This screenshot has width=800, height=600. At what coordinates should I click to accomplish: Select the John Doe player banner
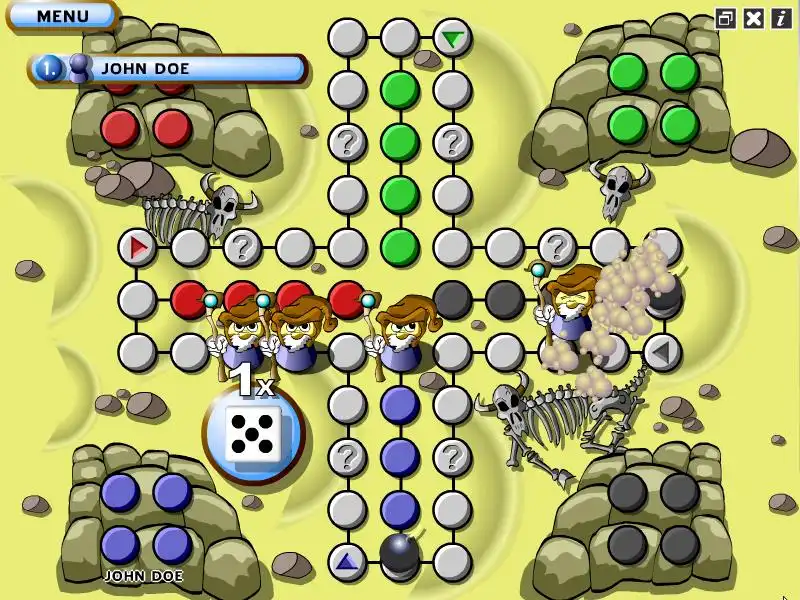170,69
